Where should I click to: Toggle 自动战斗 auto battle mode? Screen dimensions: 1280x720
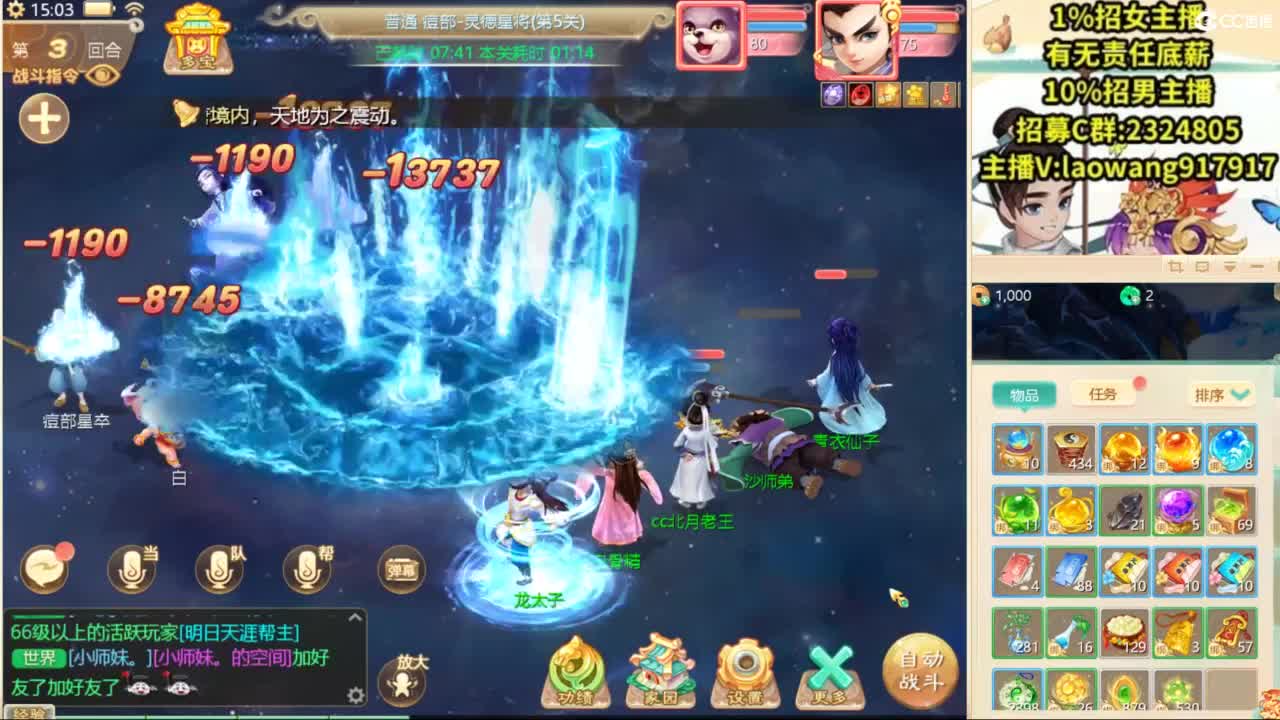click(x=919, y=670)
